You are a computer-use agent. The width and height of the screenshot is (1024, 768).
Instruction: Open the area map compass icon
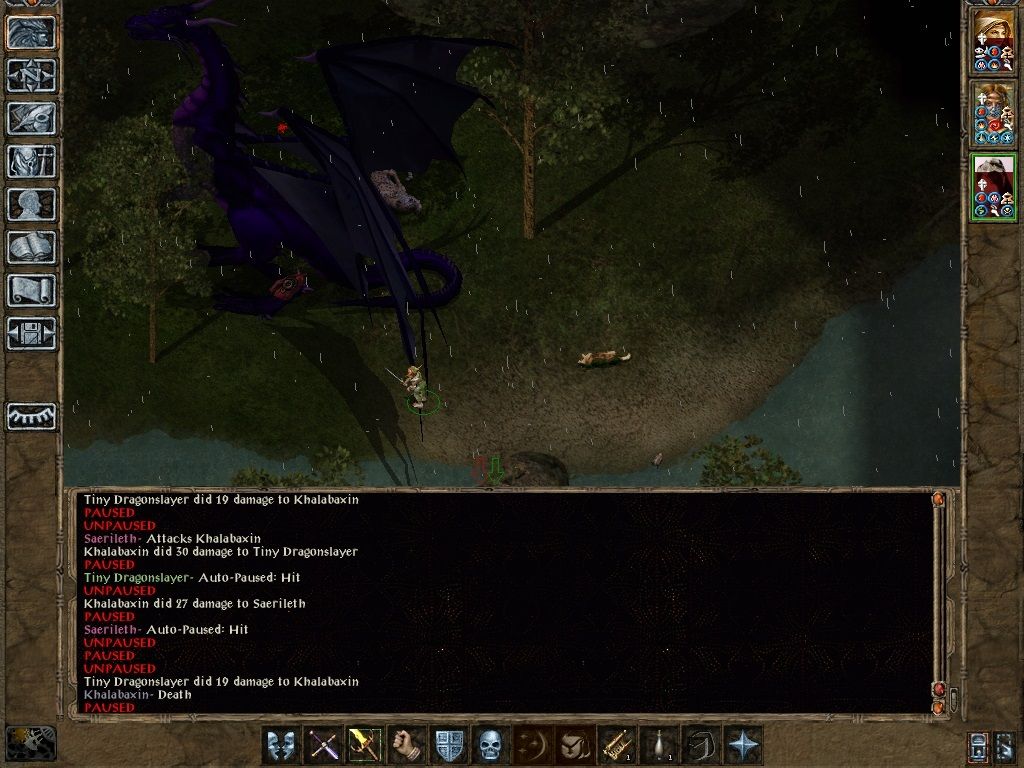point(31,75)
